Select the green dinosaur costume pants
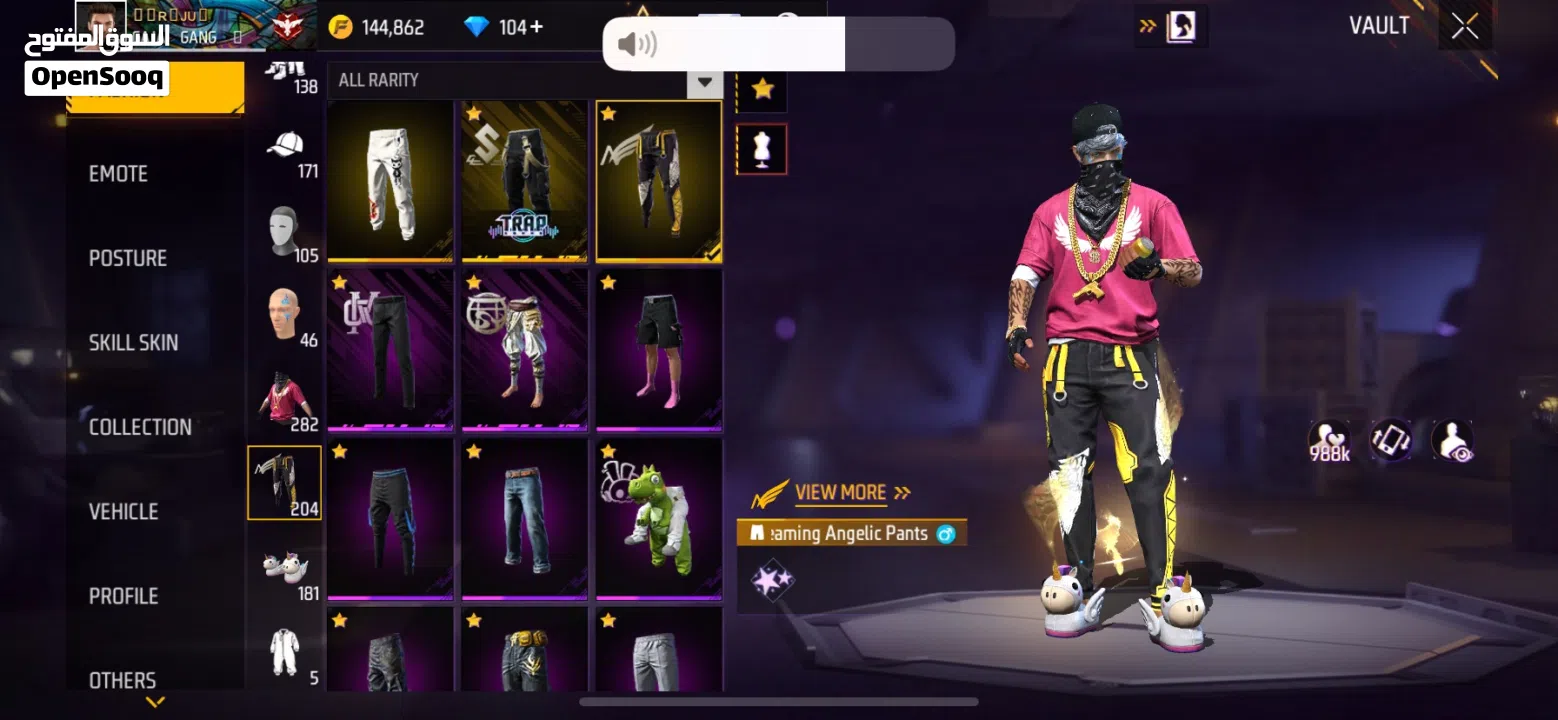 (658, 520)
